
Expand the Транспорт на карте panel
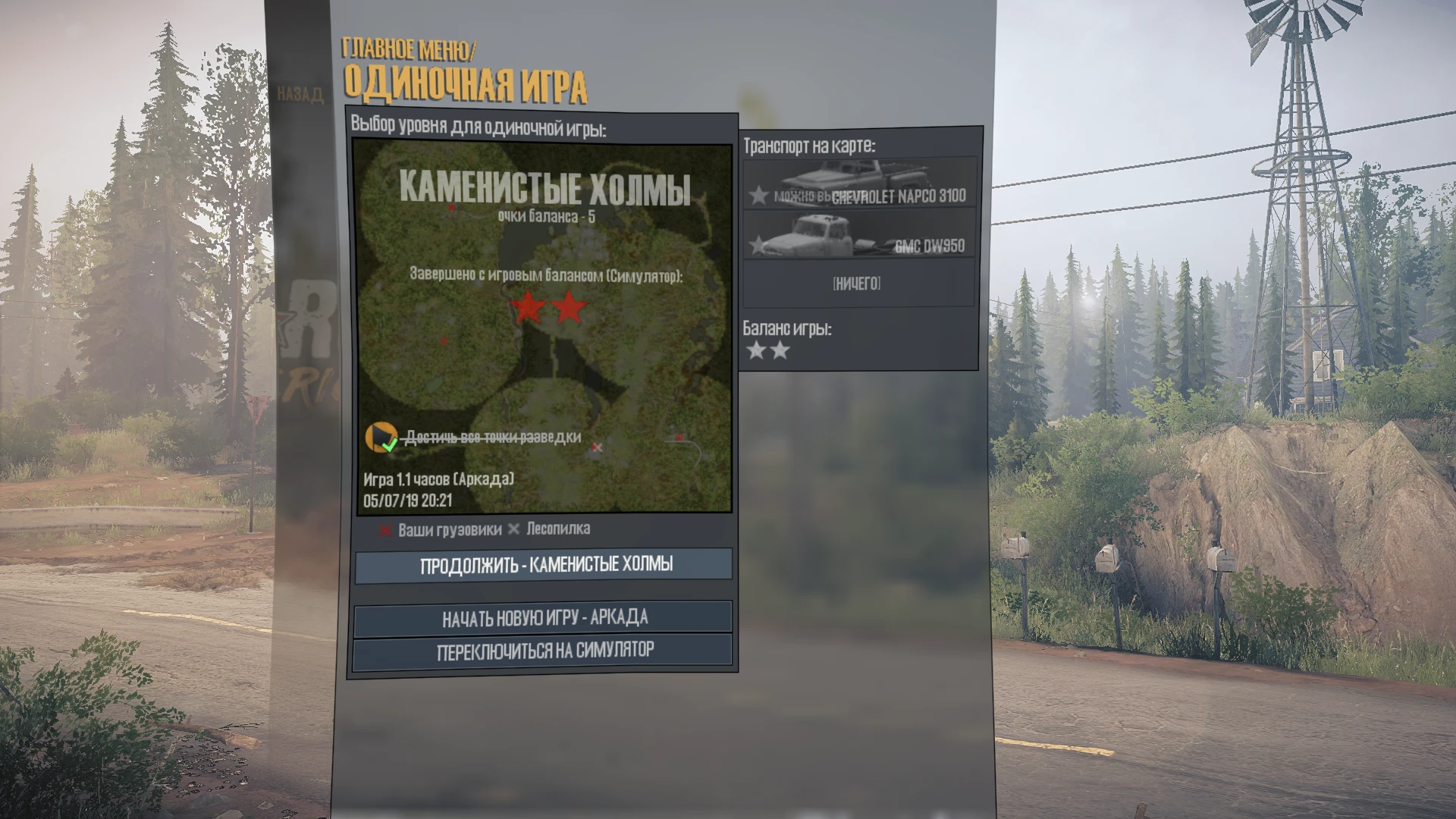(x=811, y=143)
